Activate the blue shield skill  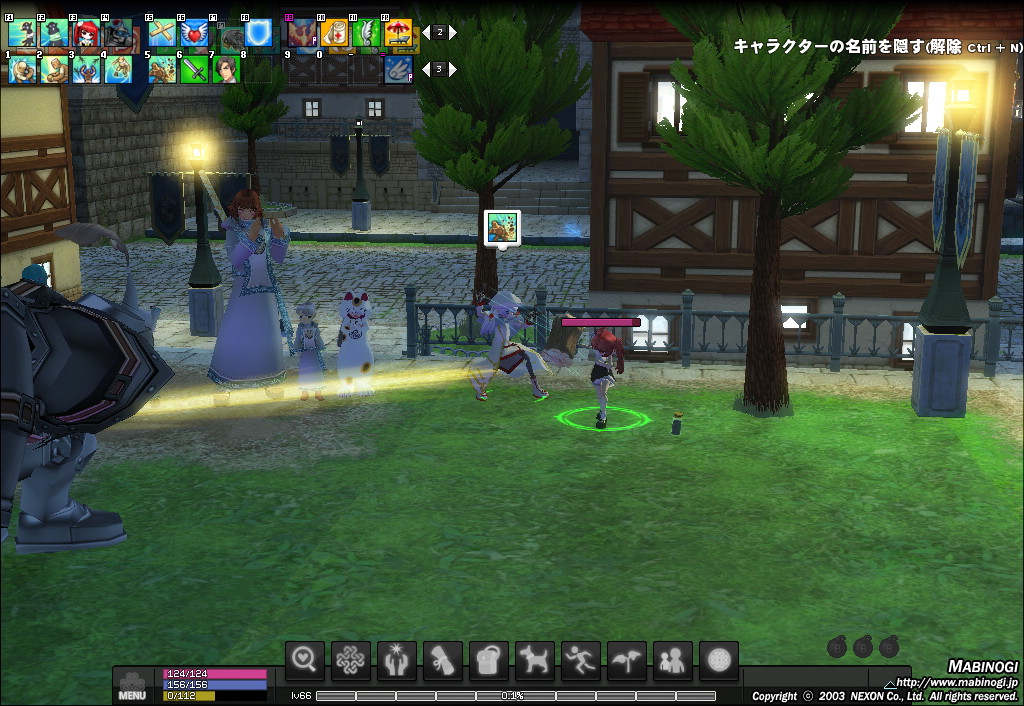tap(259, 34)
